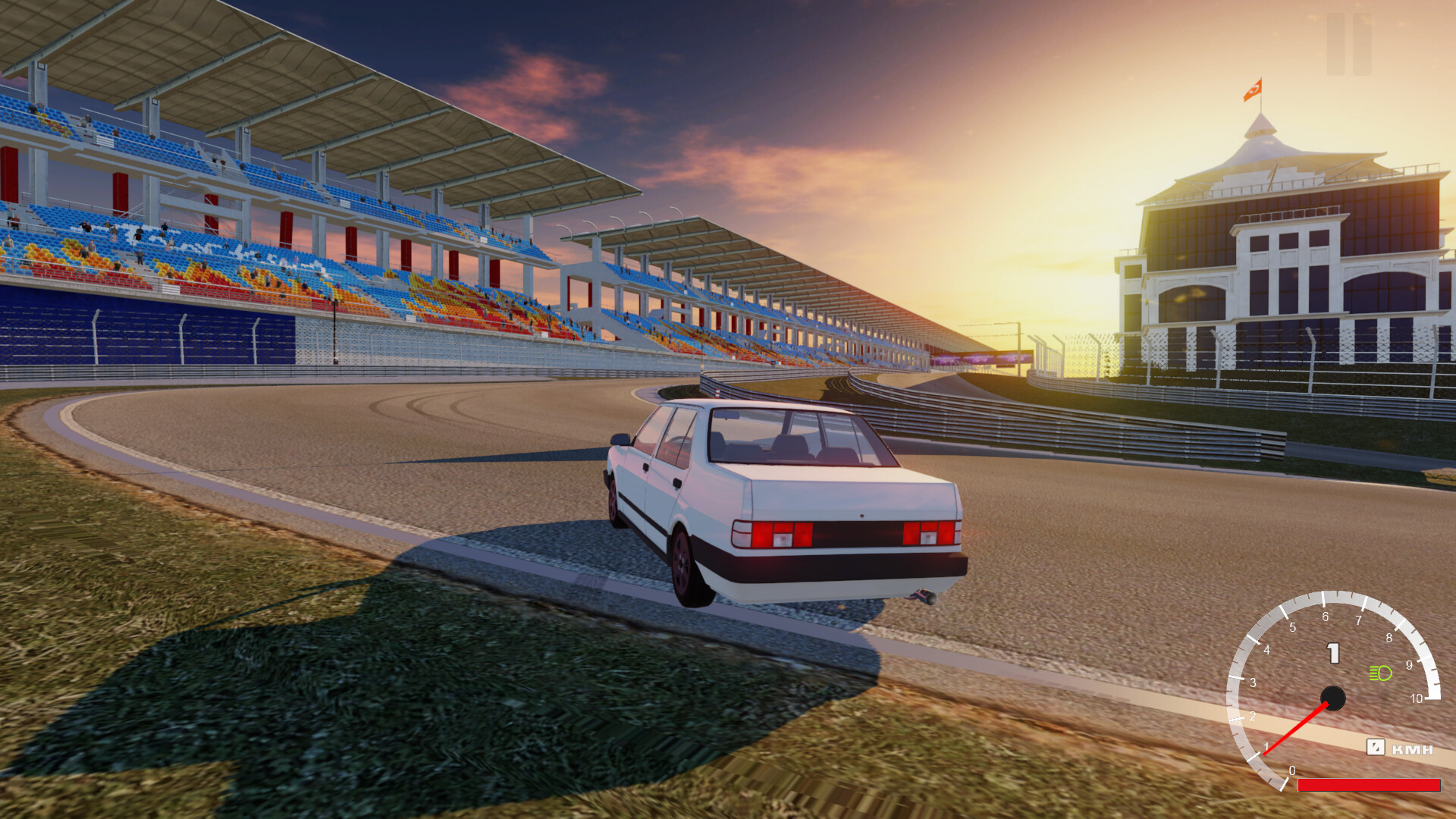The height and width of the screenshot is (819, 1456).
Task: Click the speed value box next to KMH
Action: [x=1375, y=747]
